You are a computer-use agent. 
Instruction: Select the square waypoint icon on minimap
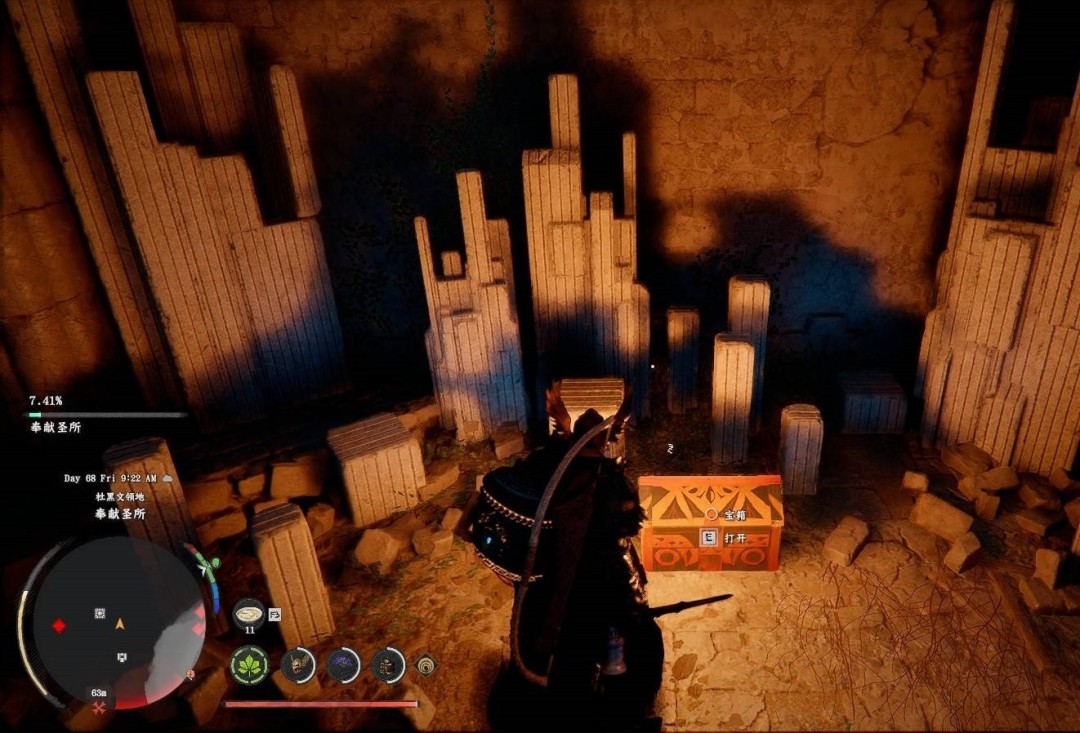pyautogui.click(x=99, y=613)
